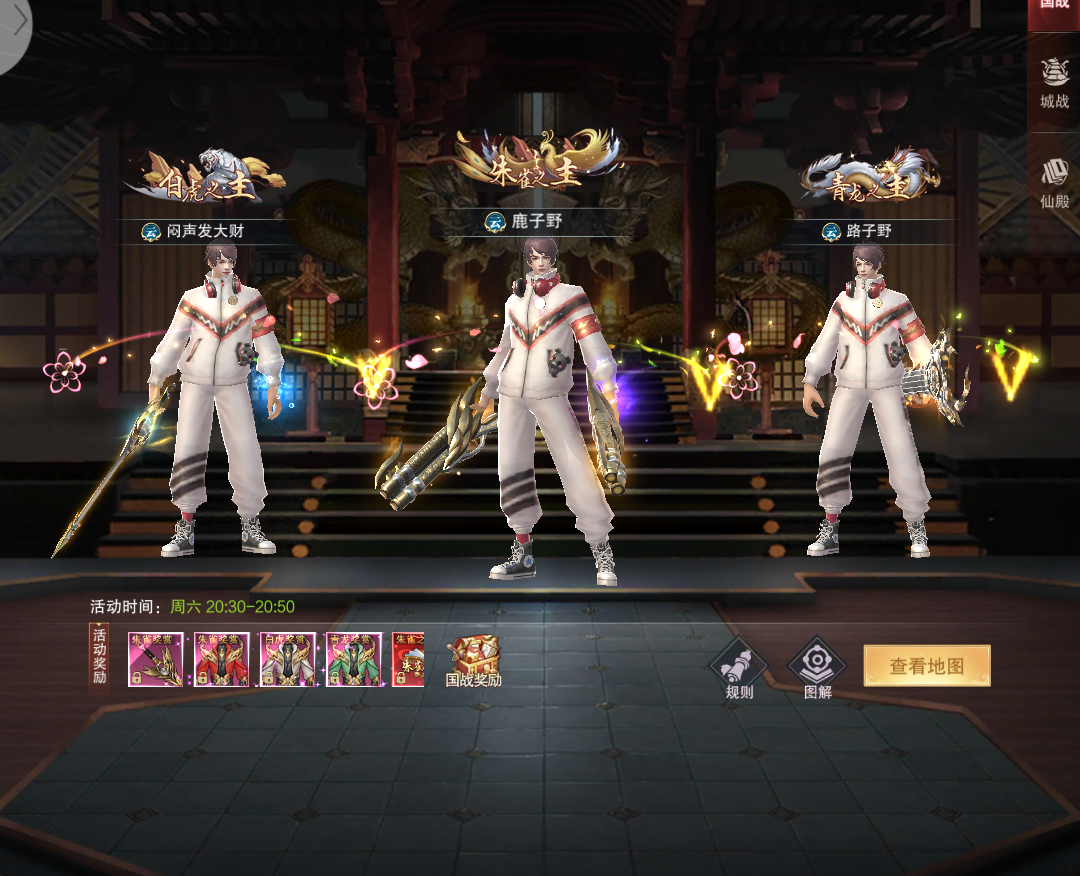This screenshot has width=1080, height=876.
Task: Select the 白虎奖赏 white outfit reward
Action: pos(288,660)
